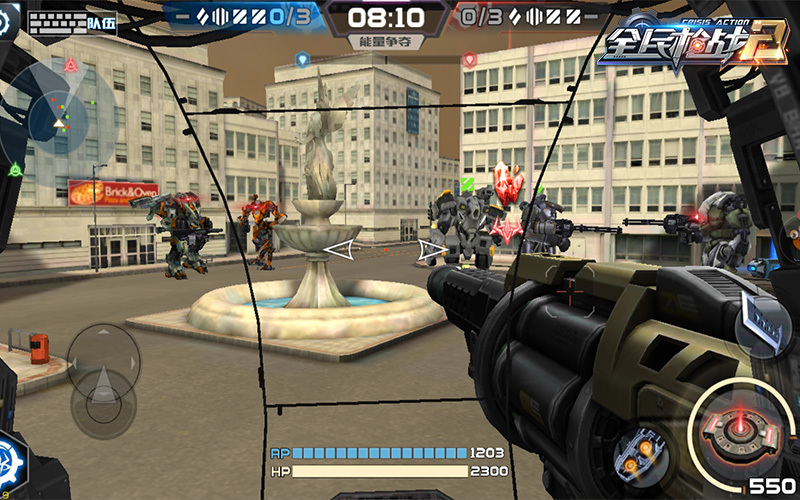Fire using the red-glowing fire button
Image resolution: width=800 pixels, height=500 pixels.
pyautogui.click(x=741, y=424)
